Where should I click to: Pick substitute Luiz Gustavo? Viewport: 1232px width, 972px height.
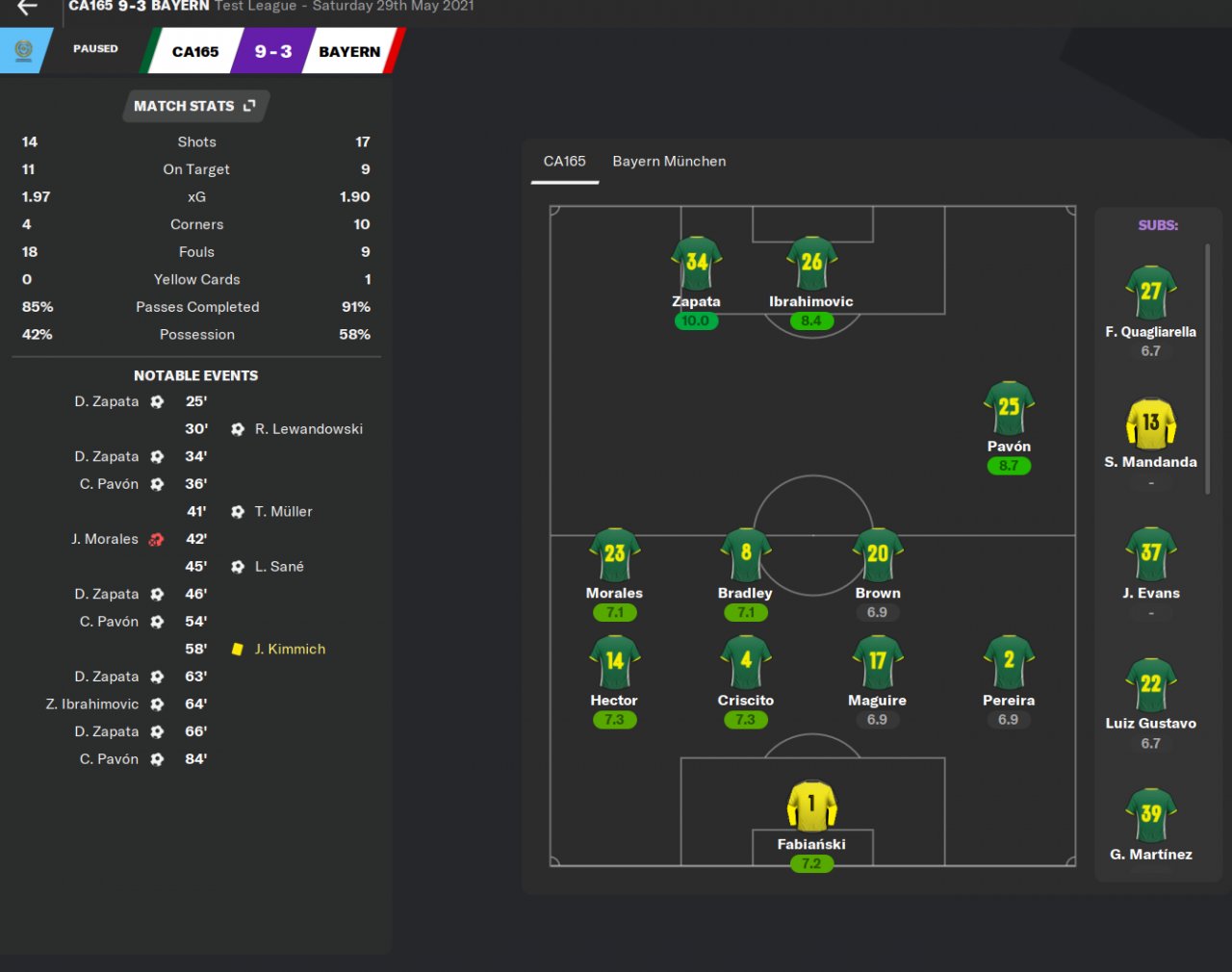1151,685
